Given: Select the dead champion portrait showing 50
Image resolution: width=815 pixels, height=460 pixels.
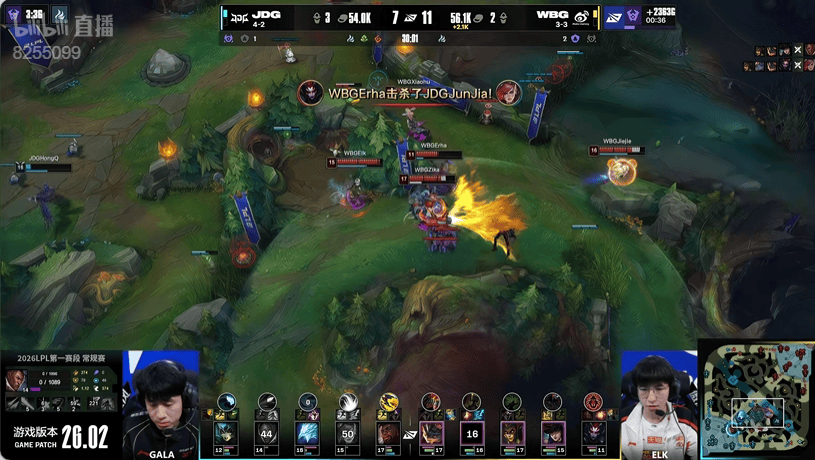Looking at the screenshot, I should coord(348,434).
